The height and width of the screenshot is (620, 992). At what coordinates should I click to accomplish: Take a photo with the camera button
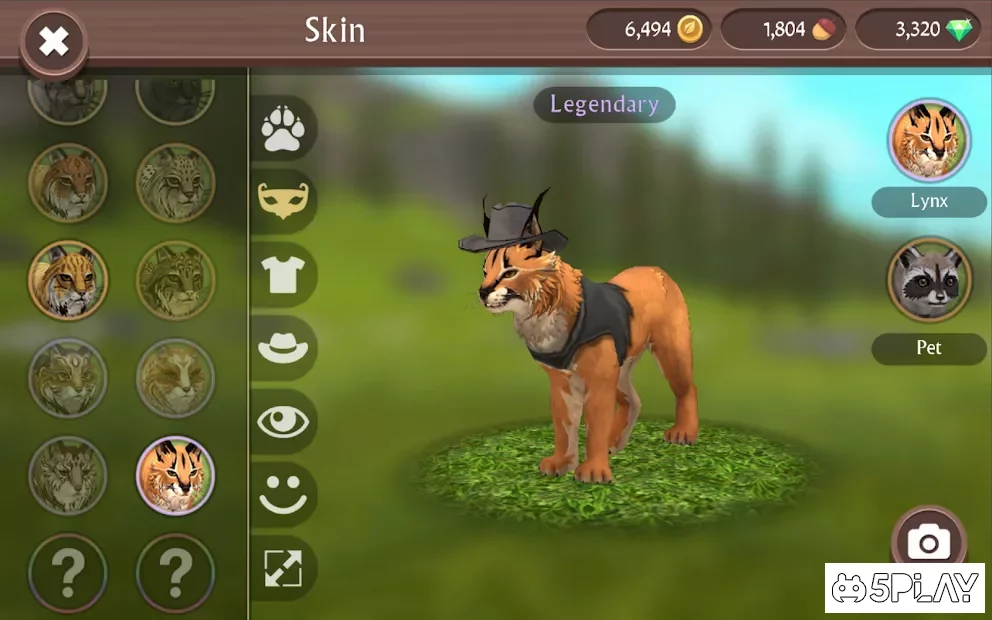point(928,543)
